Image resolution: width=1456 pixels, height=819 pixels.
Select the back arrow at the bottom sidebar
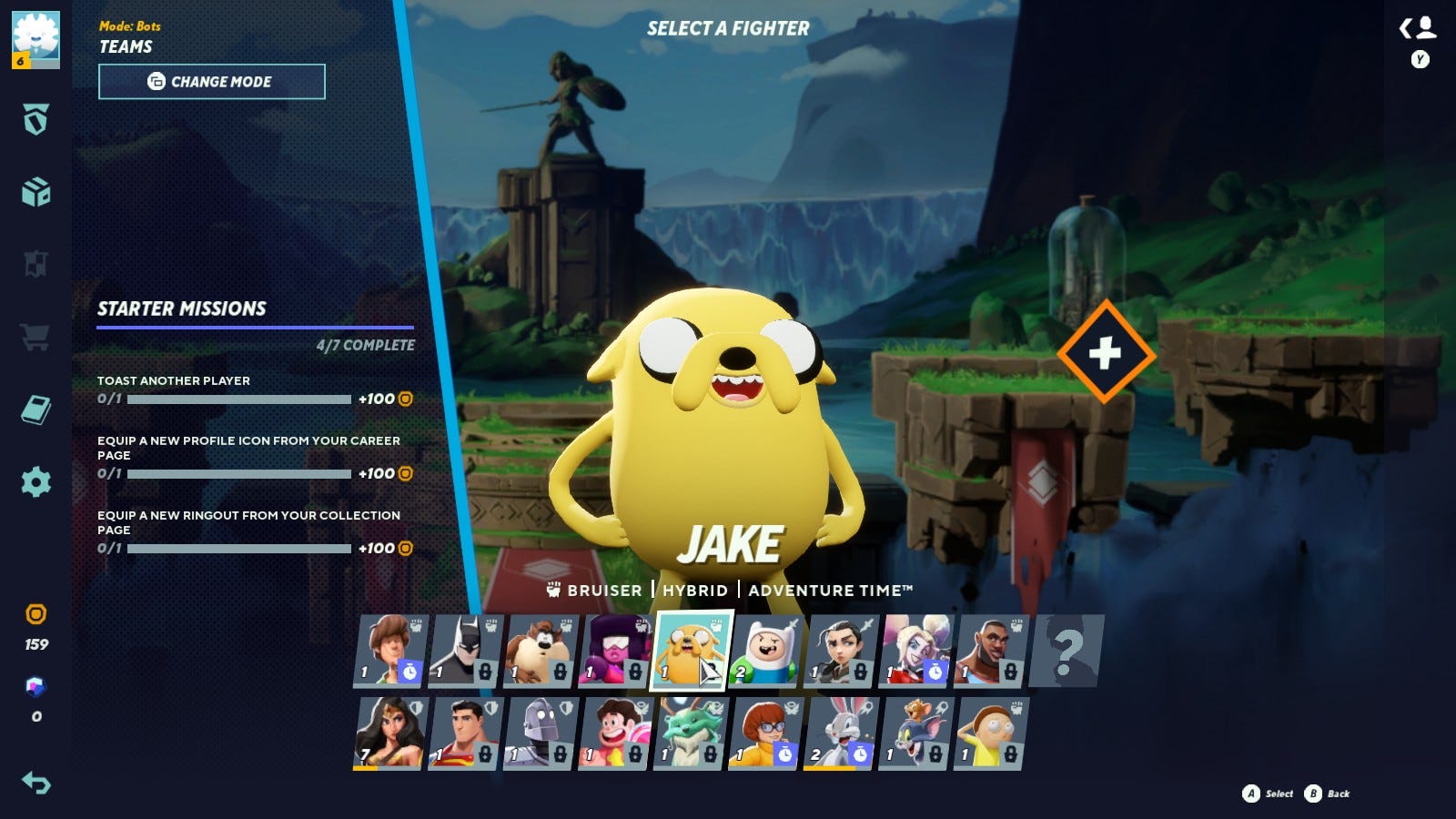(x=36, y=781)
